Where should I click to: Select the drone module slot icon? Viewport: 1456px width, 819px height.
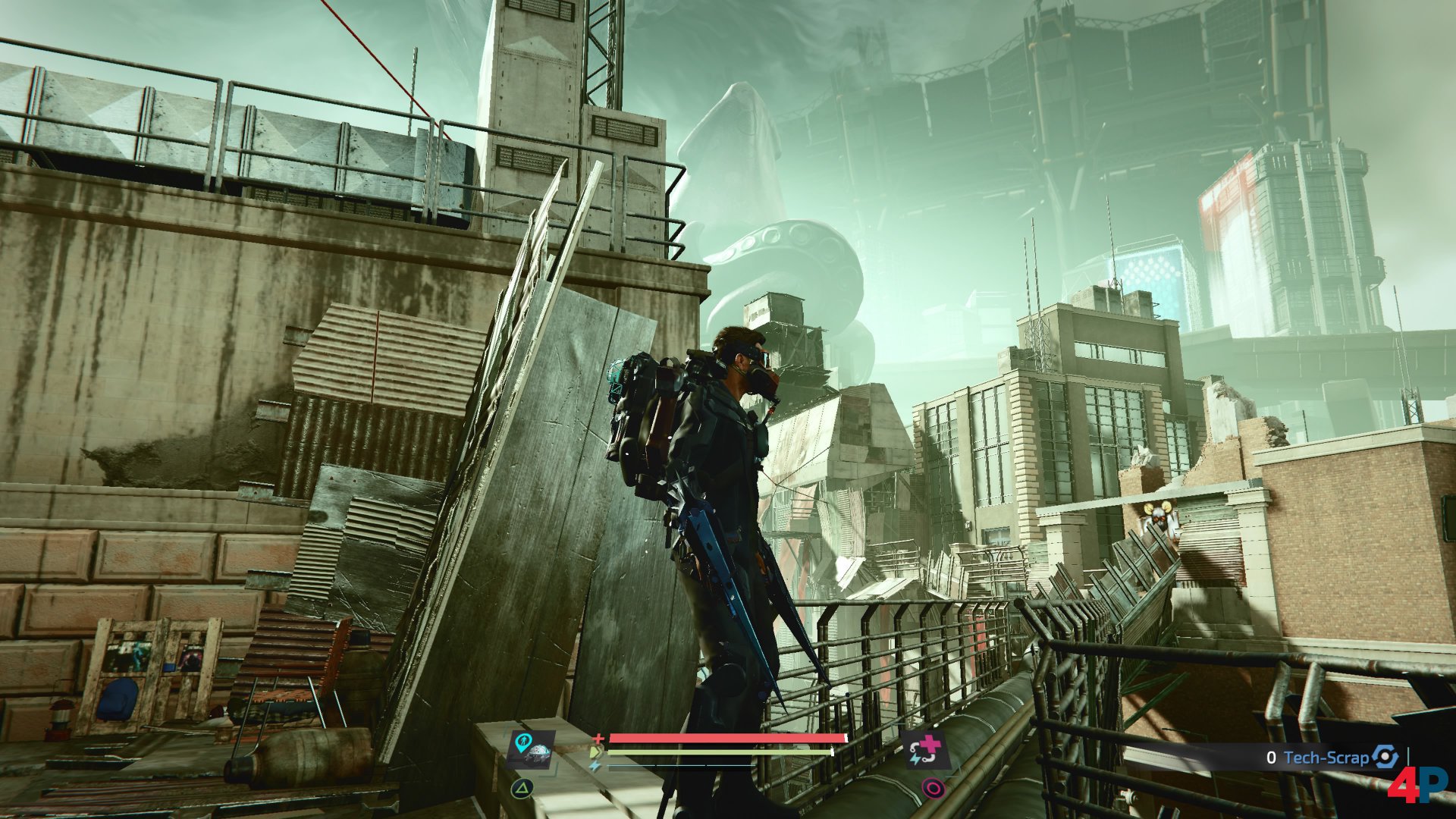(532, 749)
